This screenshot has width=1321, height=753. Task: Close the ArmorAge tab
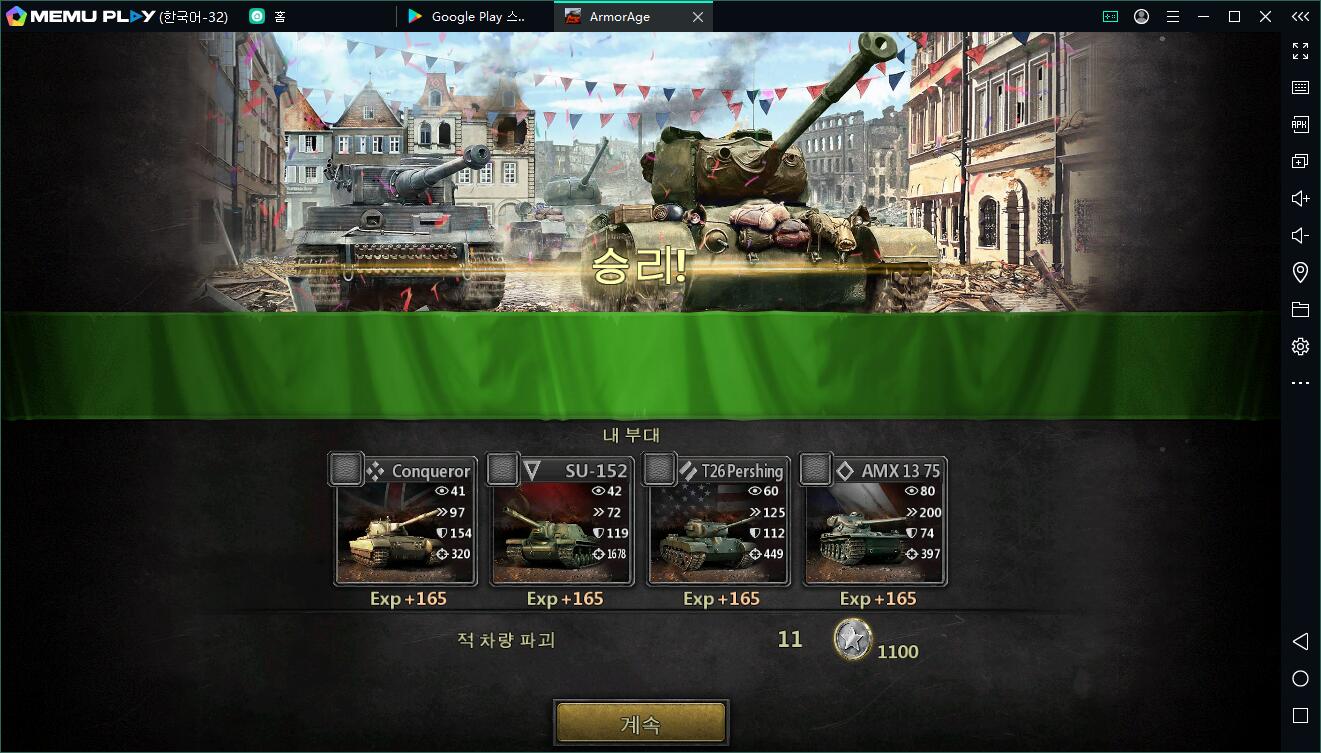[698, 17]
